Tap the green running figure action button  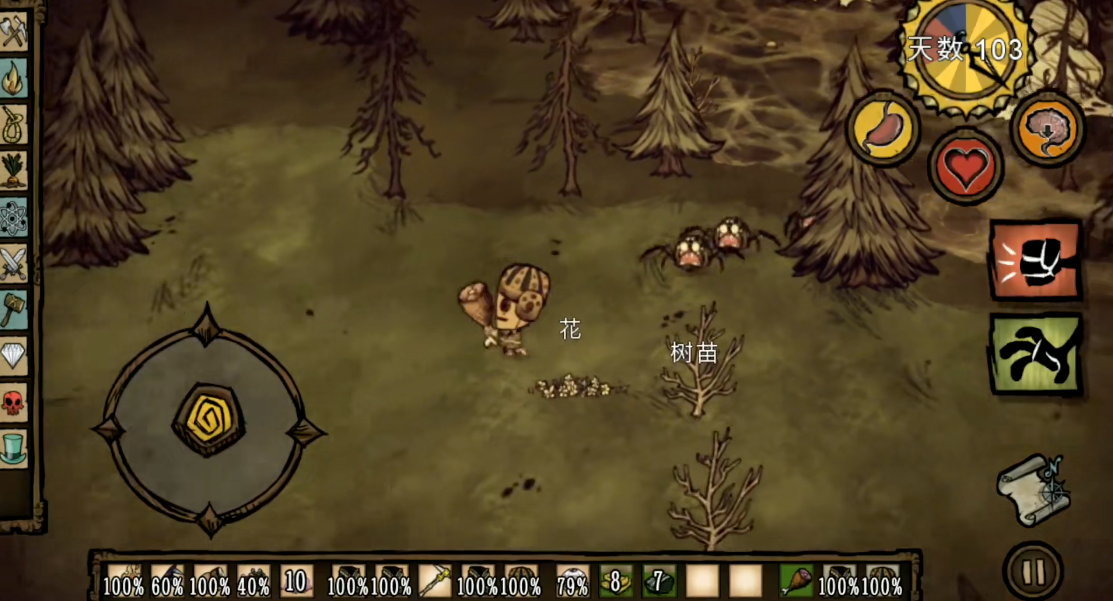pos(1036,354)
